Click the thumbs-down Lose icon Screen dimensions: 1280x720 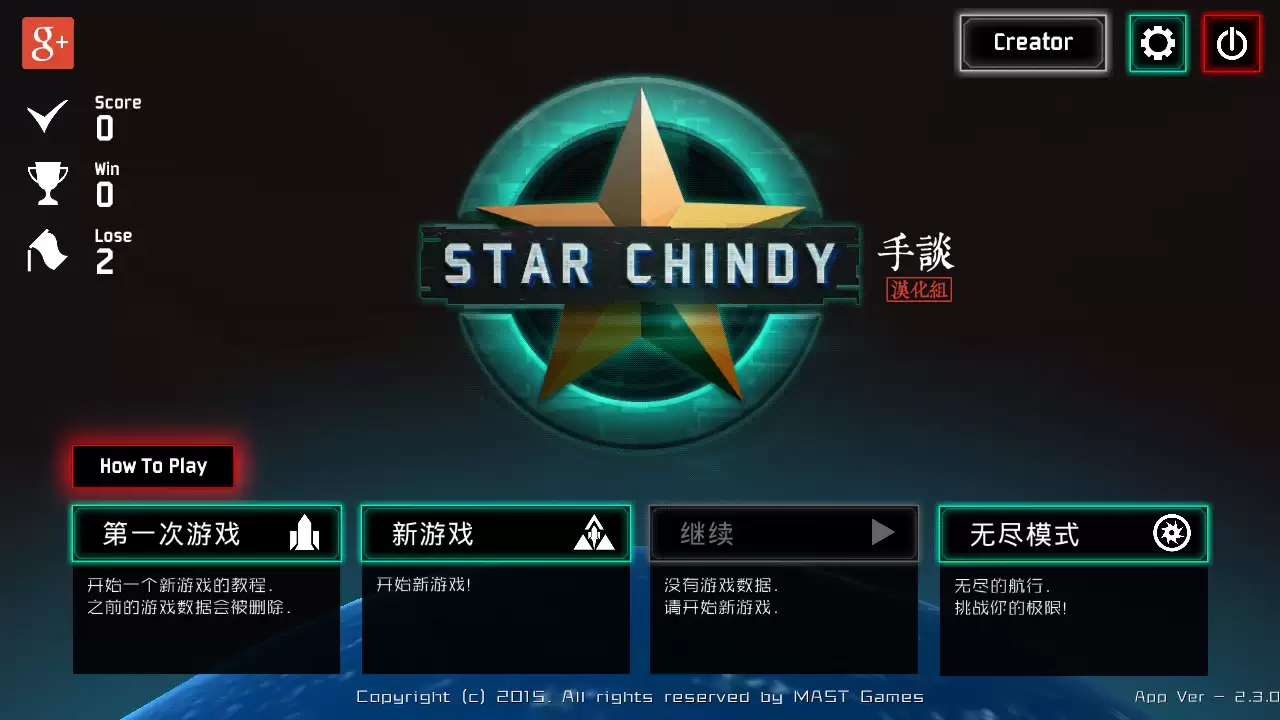coord(46,250)
